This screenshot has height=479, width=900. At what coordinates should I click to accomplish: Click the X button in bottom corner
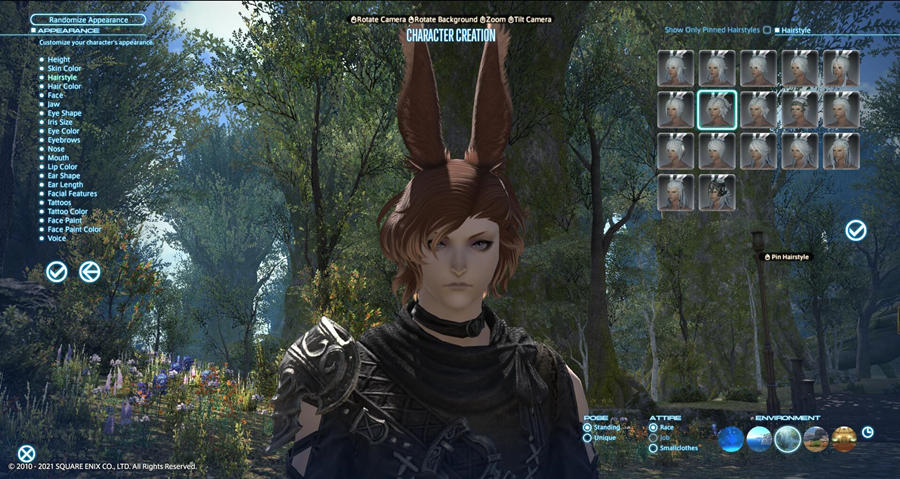point(27,453)
